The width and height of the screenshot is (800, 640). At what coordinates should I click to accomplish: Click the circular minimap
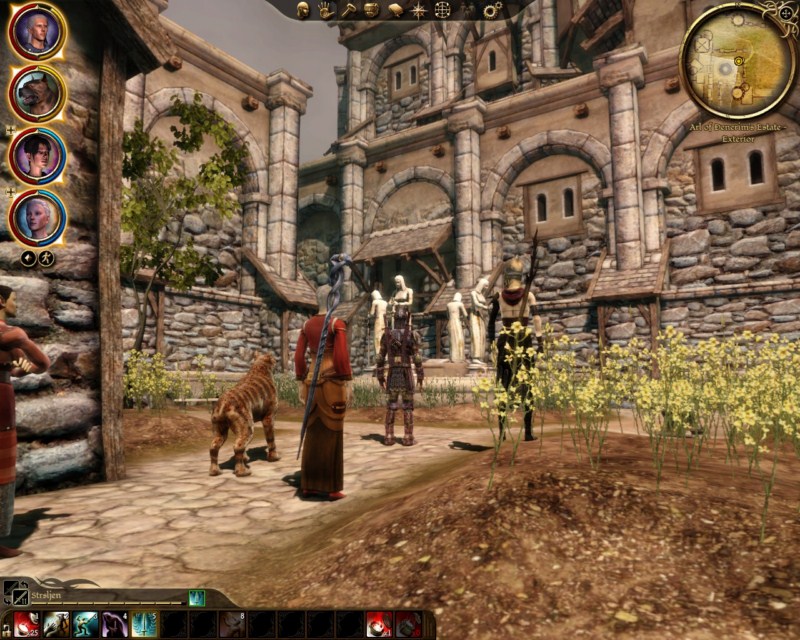pos(737,60)
